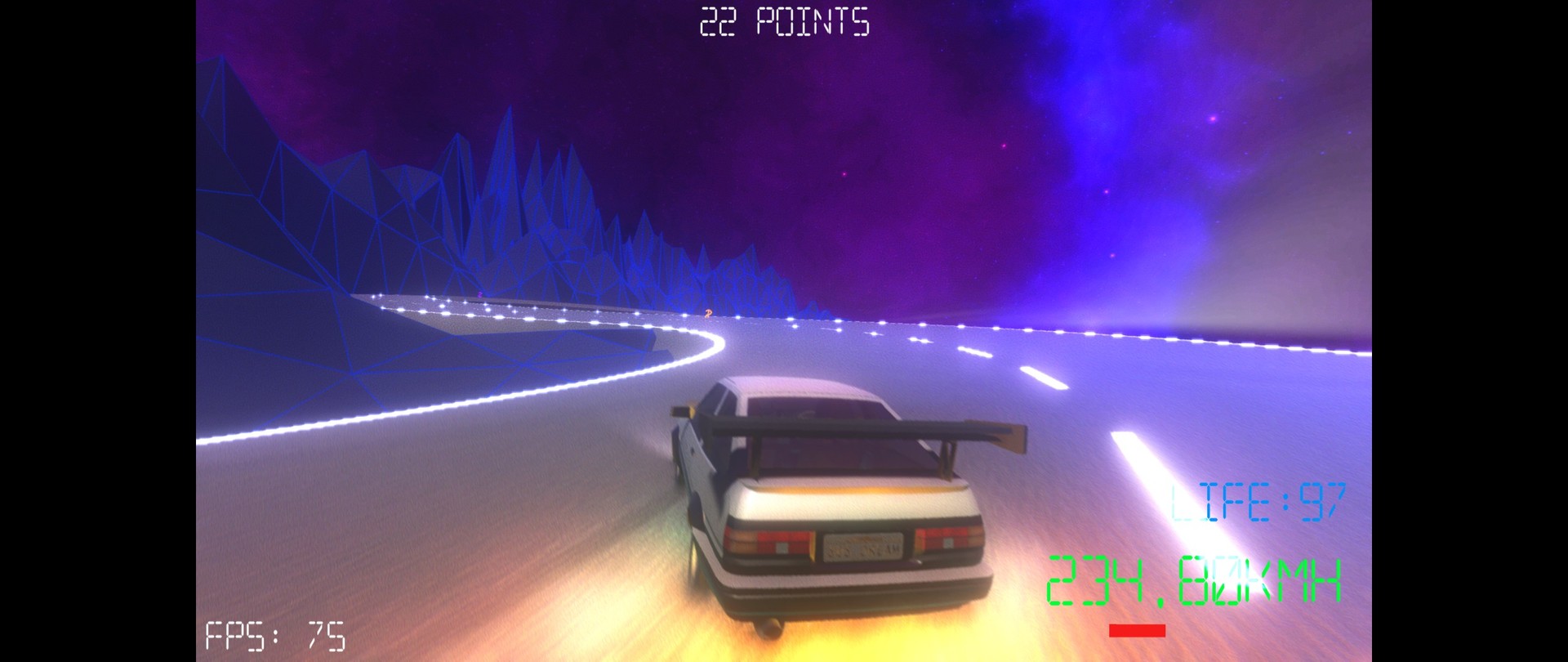Click the red boost meter bar
Viewport: 1568px width, 662px height.
click(x=1137, y=629)
